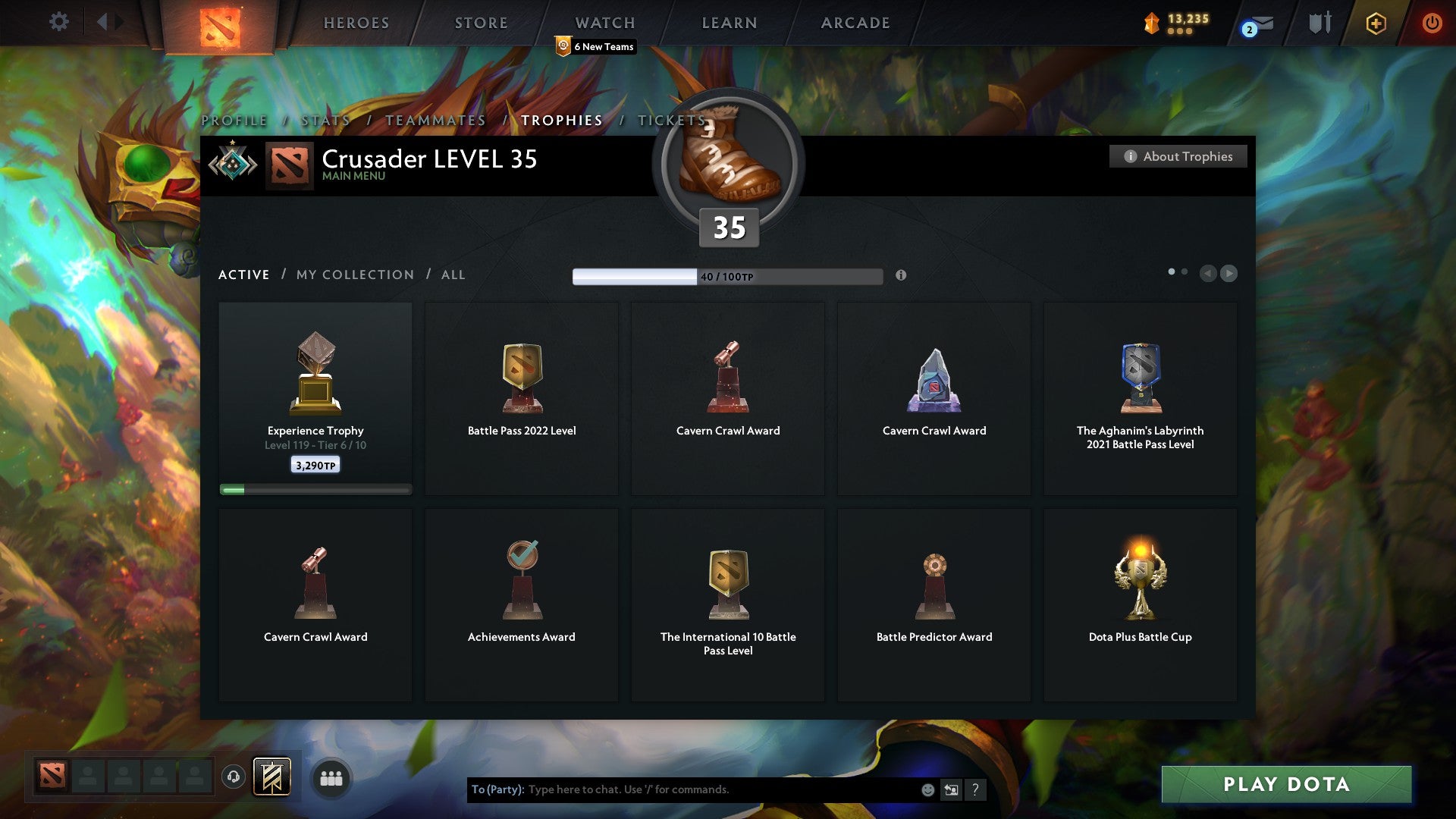This screenshot has height=819, width=1456.
Task: Open About Trophies
Action: point(1178,156)
